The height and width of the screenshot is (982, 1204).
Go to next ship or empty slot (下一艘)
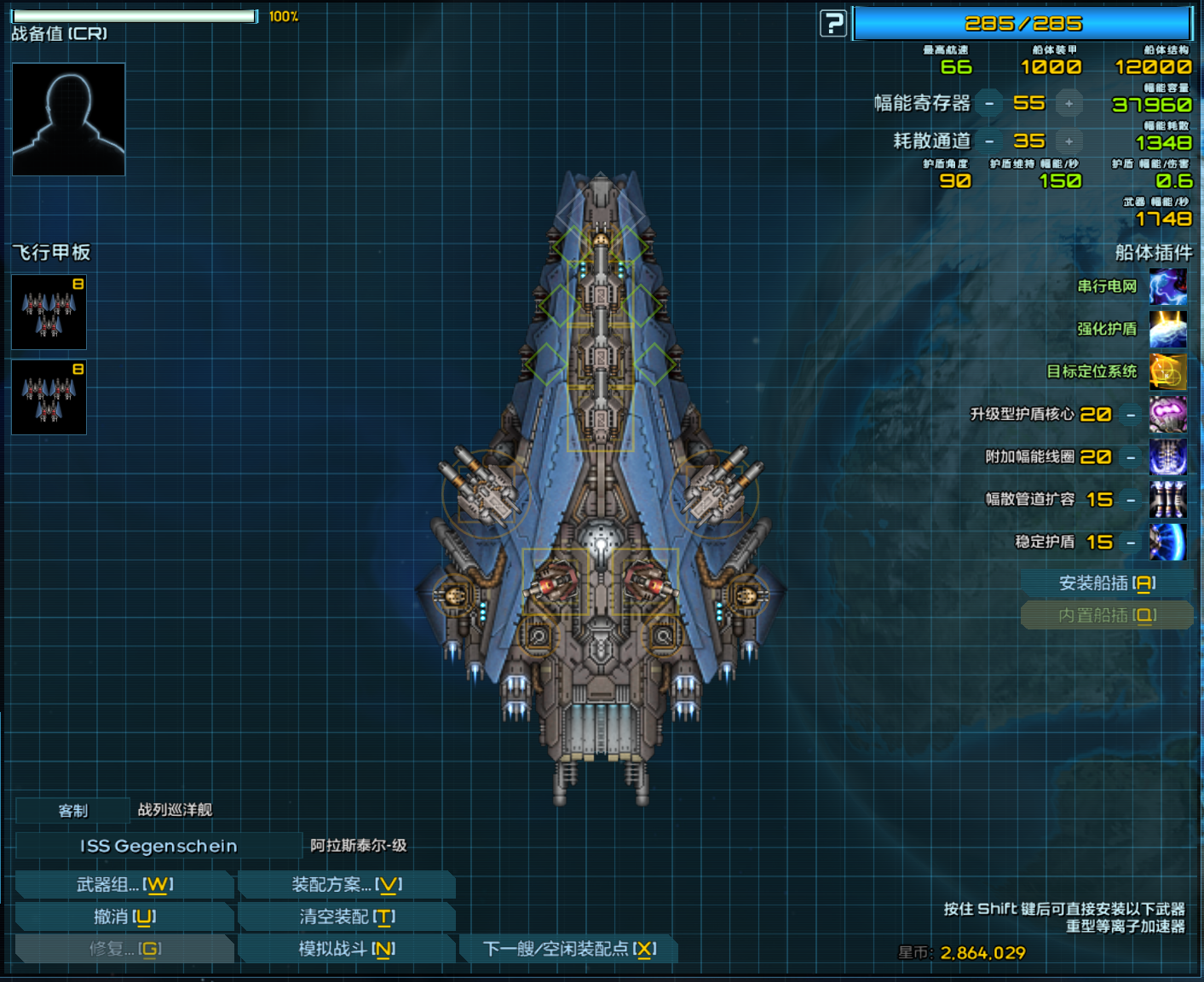[x=568, y=949]
